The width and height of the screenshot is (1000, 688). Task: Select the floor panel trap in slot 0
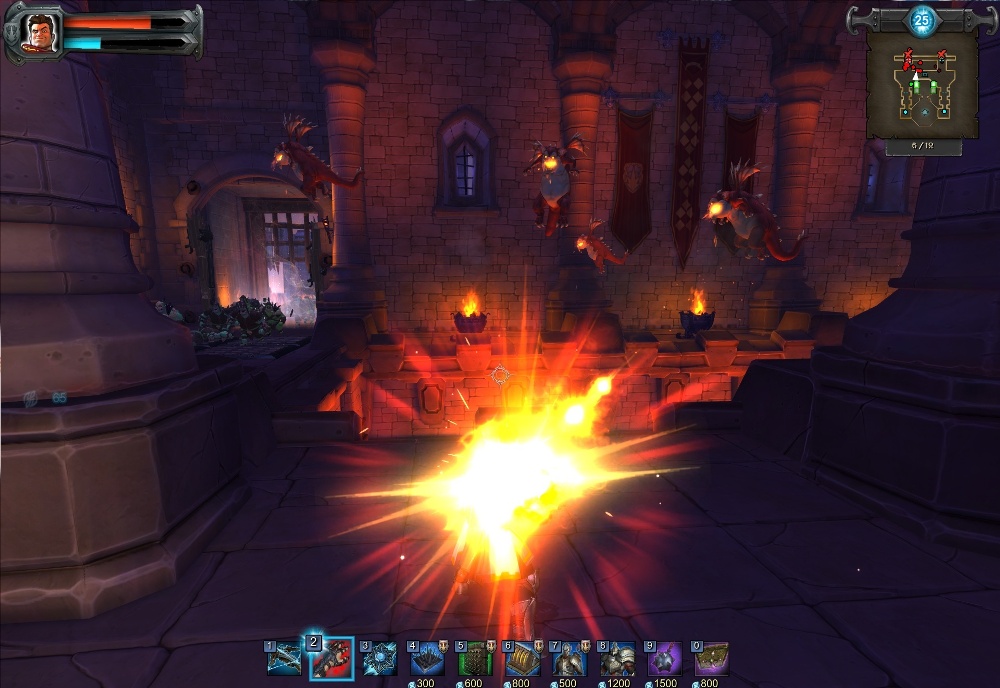click(x=712, y=659)
